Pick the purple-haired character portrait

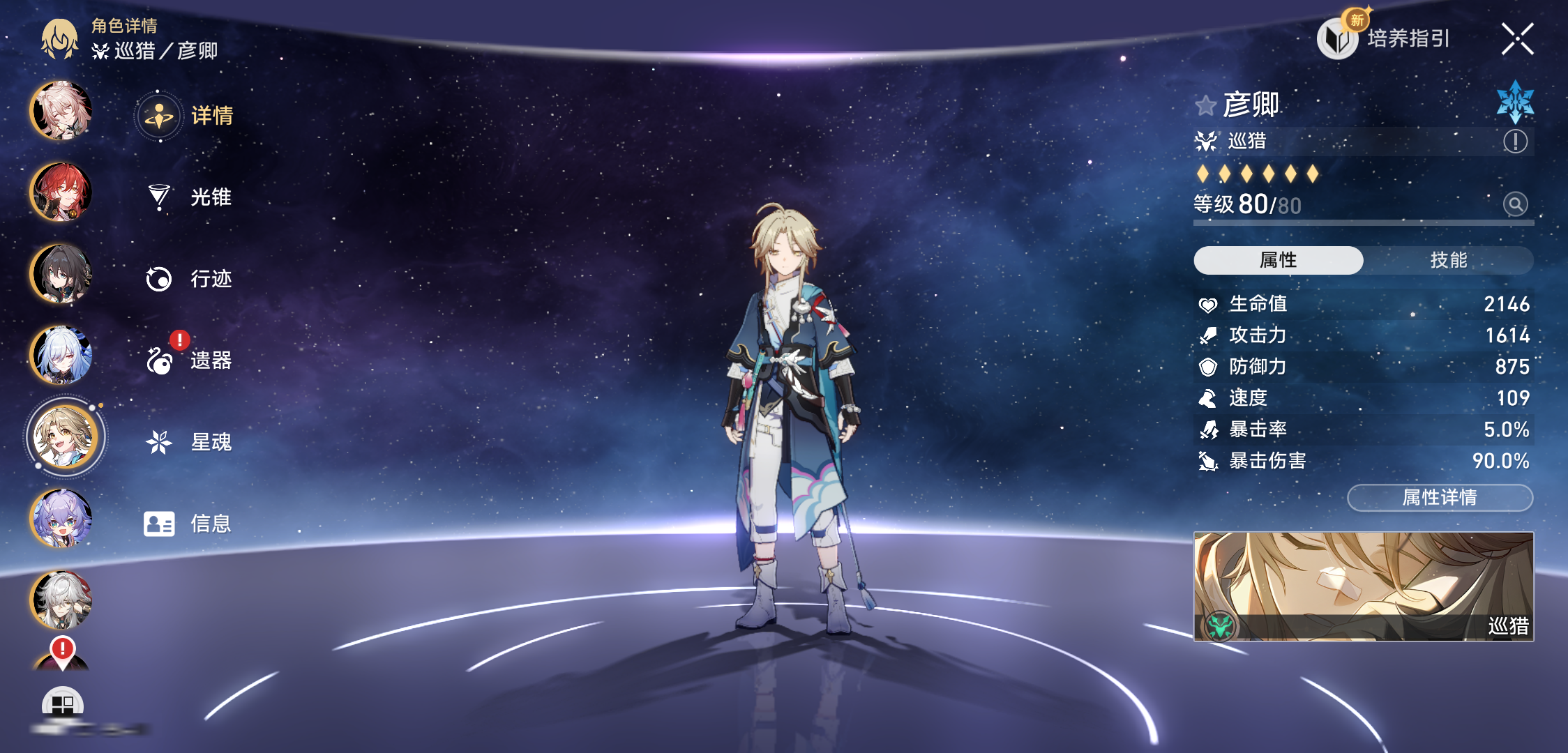[61, 519]
